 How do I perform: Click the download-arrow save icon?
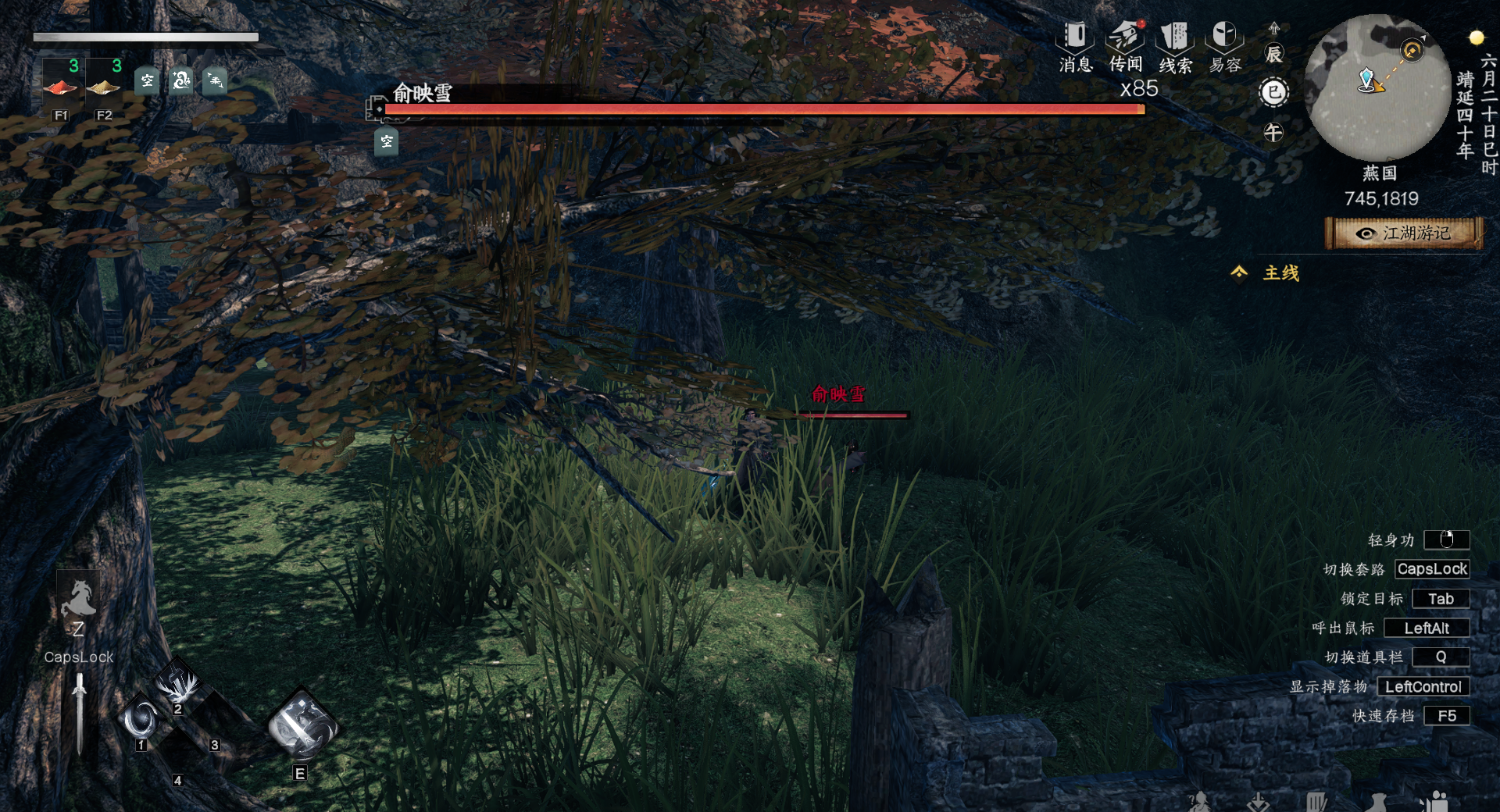coord(1258,803)
